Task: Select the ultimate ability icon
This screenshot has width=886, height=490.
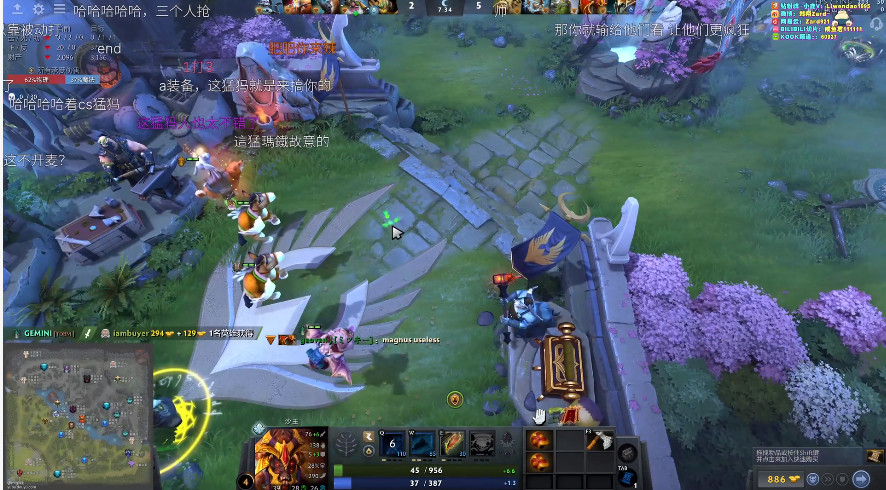Action: point(483,443)
